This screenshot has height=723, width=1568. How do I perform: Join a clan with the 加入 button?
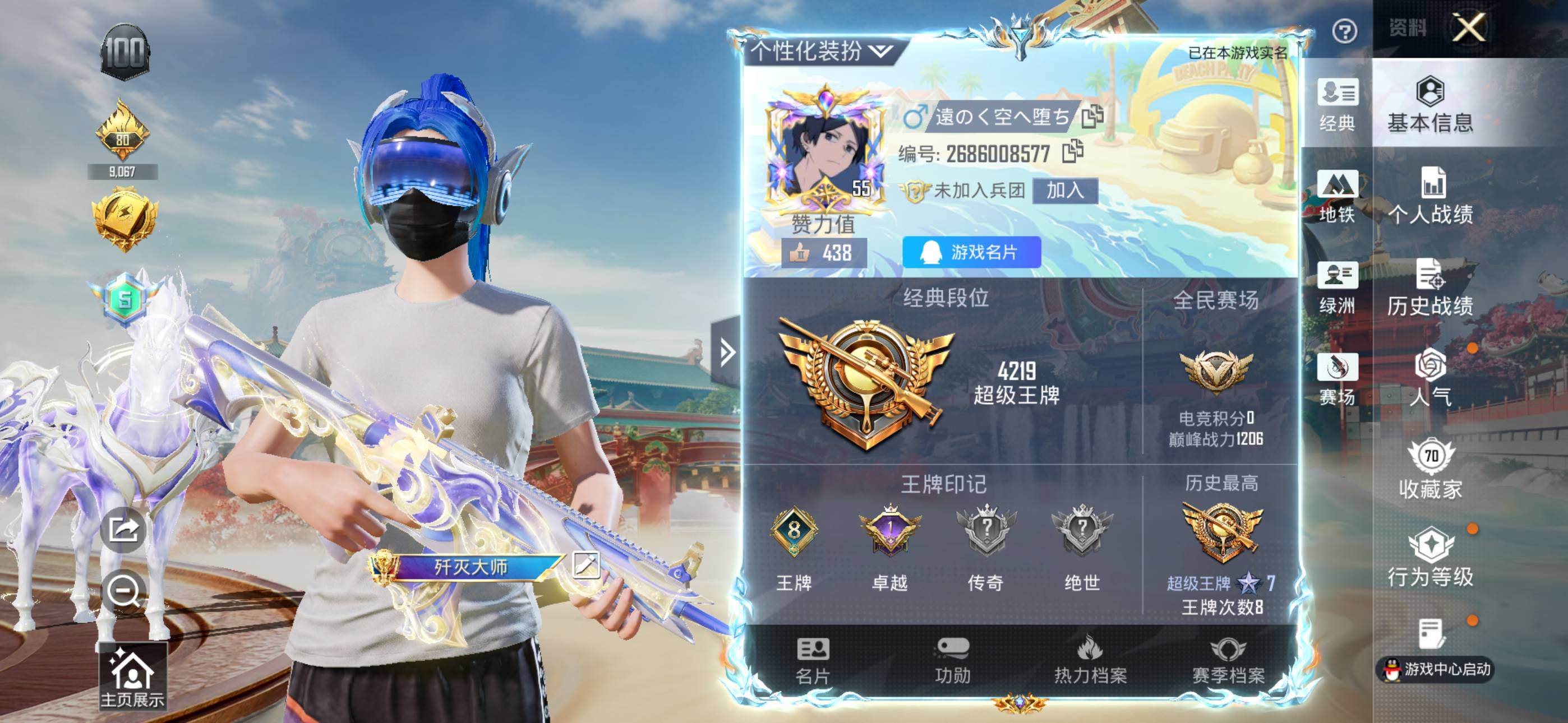click(x=1064, y=191)
